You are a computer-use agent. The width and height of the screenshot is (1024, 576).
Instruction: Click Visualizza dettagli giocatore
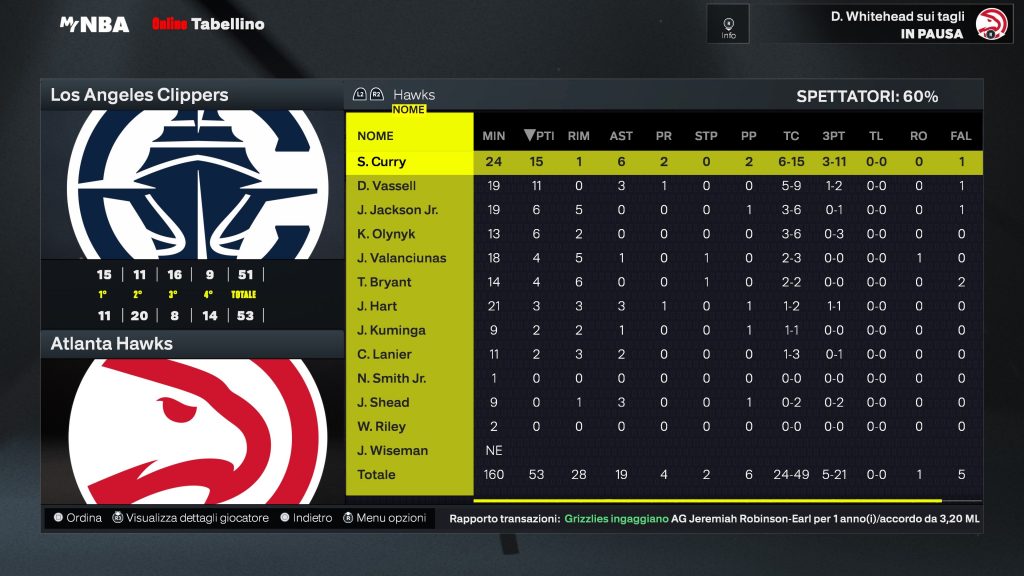(x=190, y=518)
